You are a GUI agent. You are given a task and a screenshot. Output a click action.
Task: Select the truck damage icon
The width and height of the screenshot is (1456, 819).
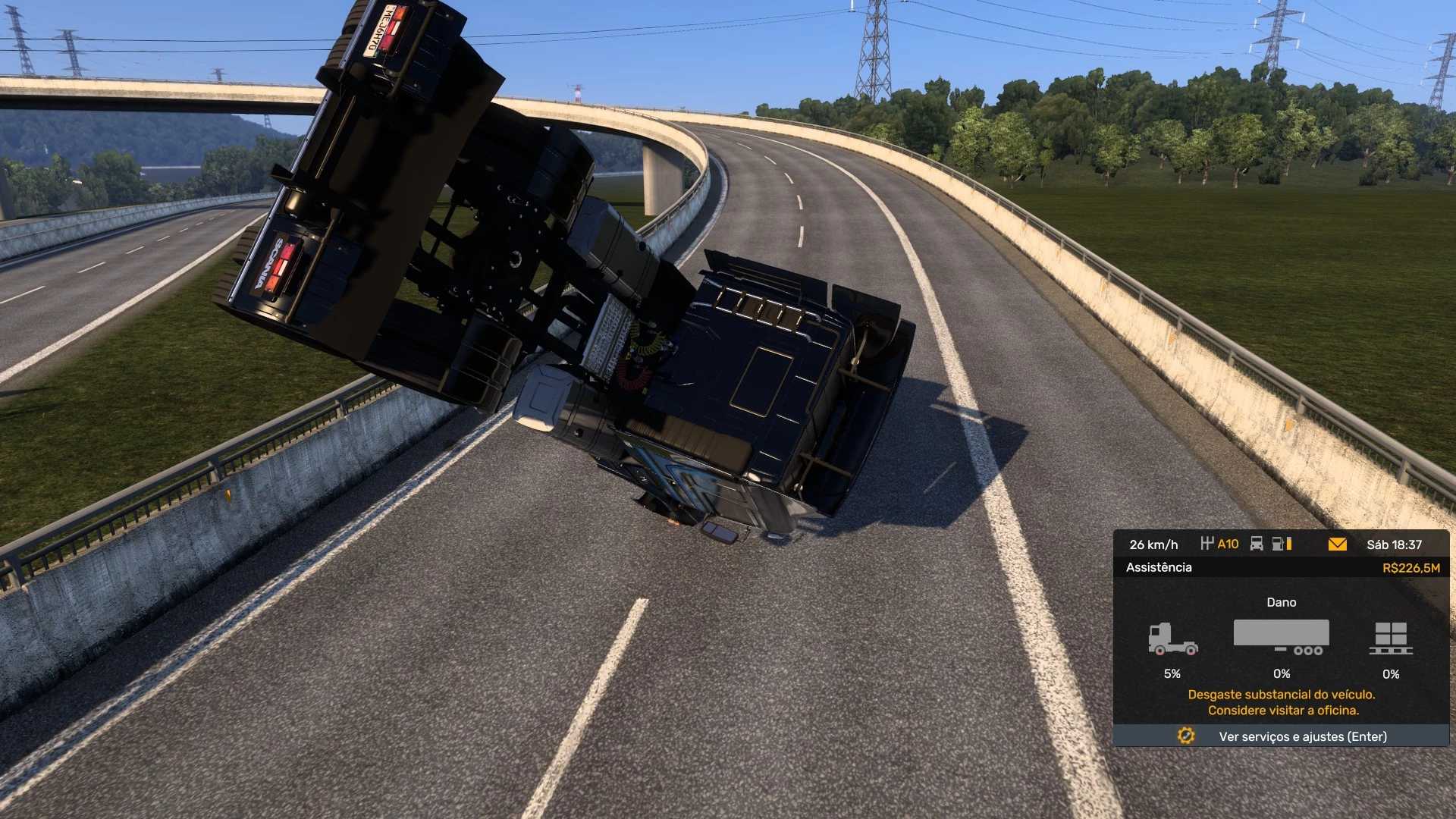tap(1172, 639)
